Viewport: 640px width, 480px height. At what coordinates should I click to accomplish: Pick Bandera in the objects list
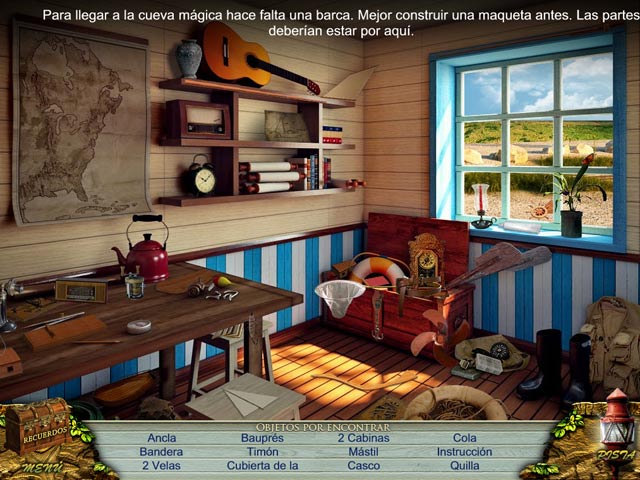coord(161,451)
